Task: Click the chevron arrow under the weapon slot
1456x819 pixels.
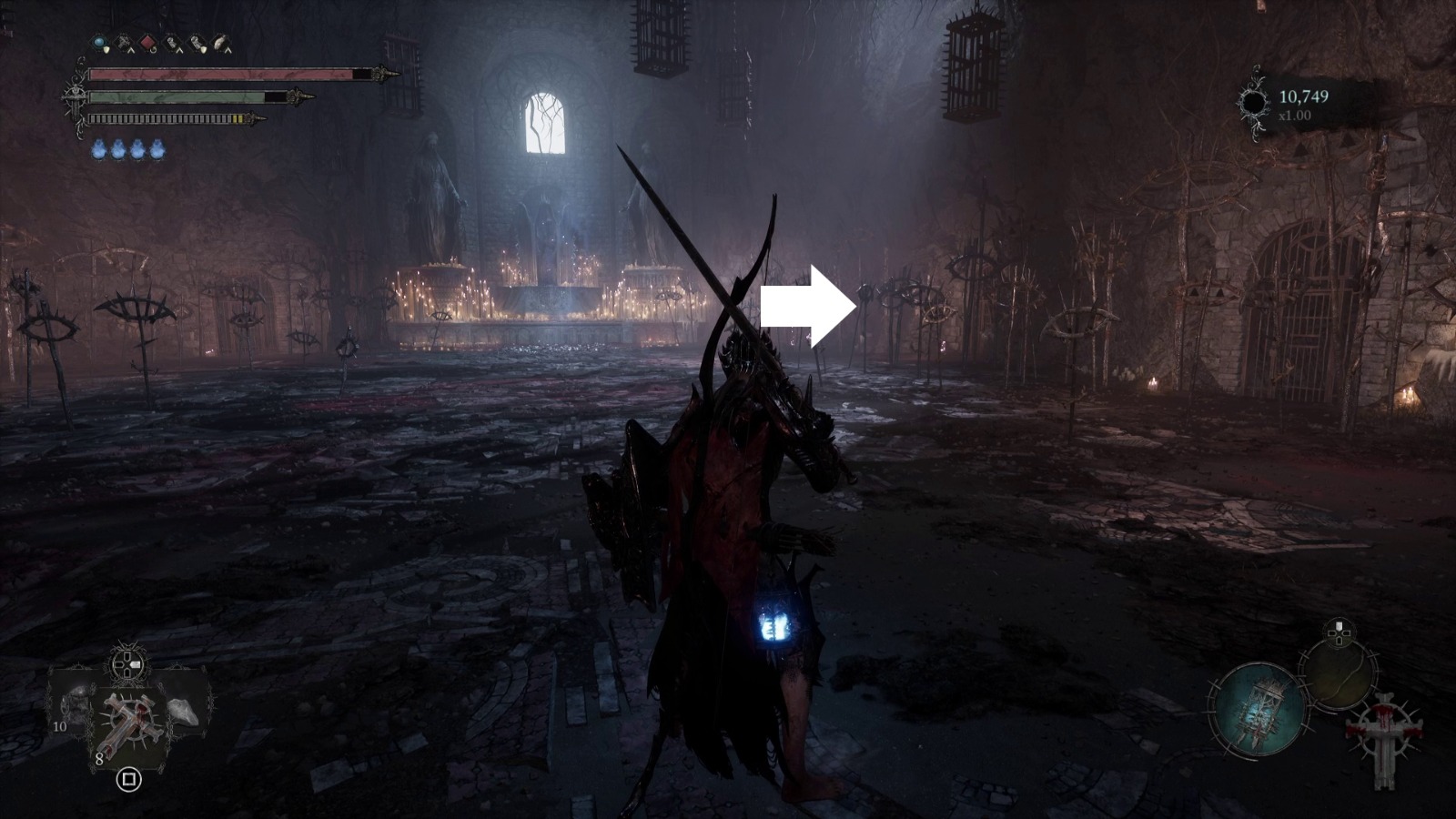Action: (x=132, y=51)
